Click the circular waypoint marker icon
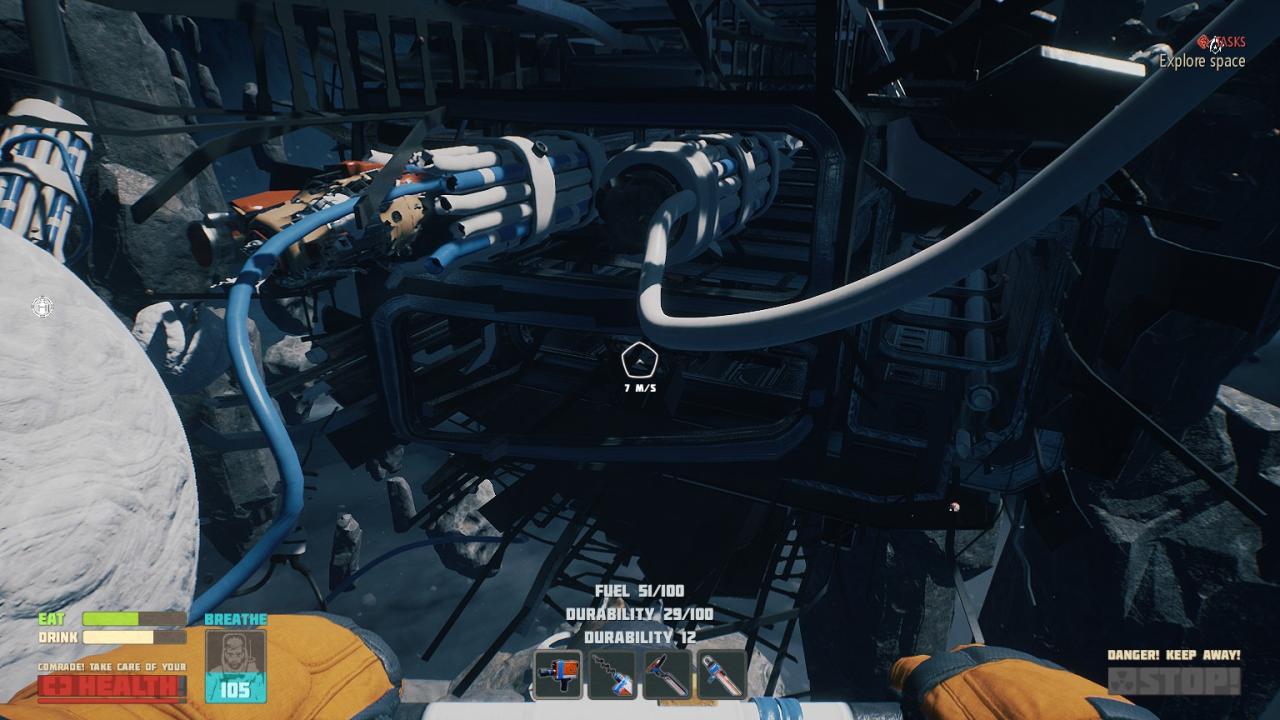Screen dimensions: 1280x720 [x=42, y=307]
